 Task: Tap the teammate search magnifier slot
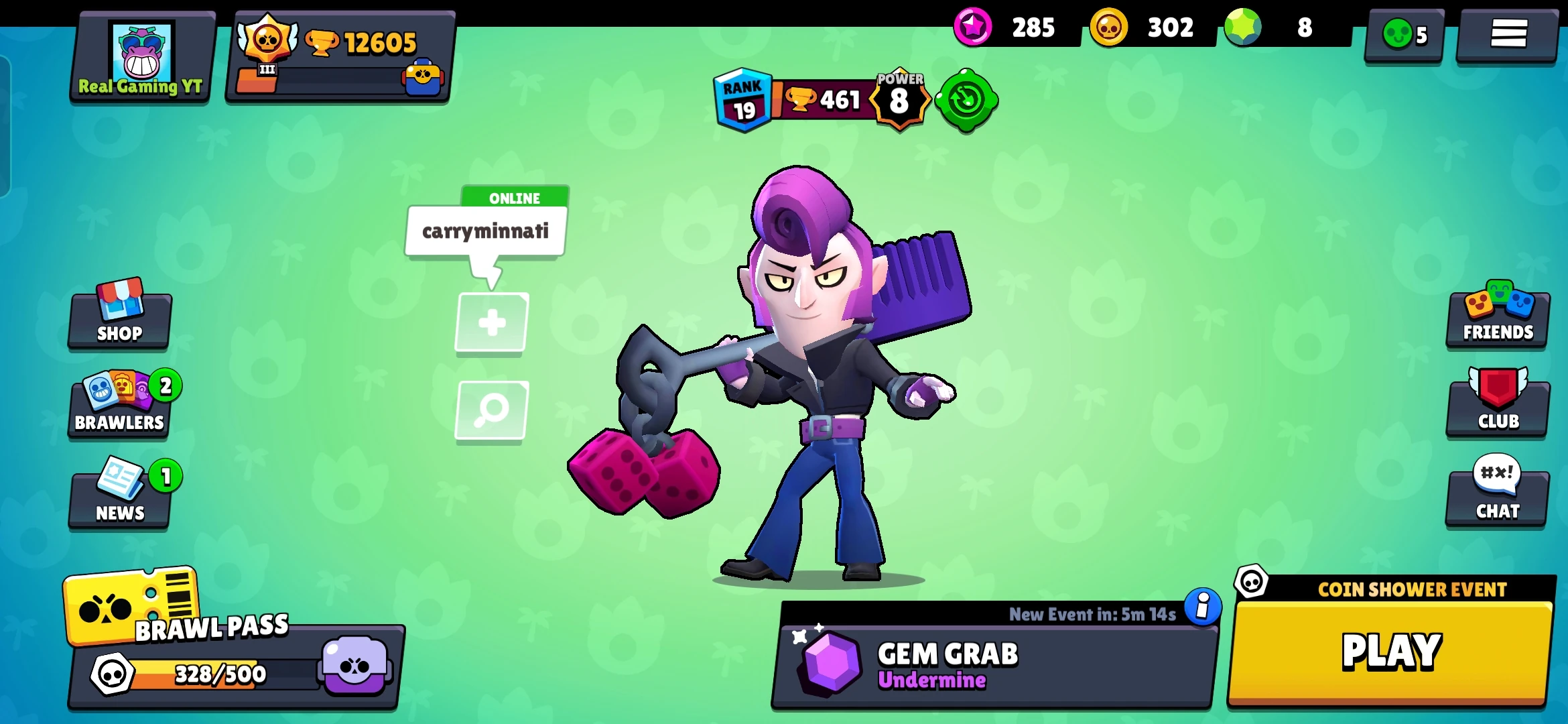click(491, 412)
